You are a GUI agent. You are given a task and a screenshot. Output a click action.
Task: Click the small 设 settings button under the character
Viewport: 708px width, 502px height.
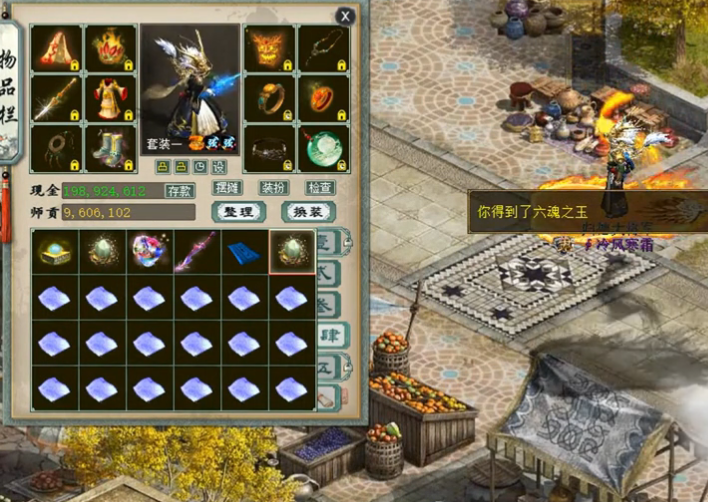[x=219, y=167]
